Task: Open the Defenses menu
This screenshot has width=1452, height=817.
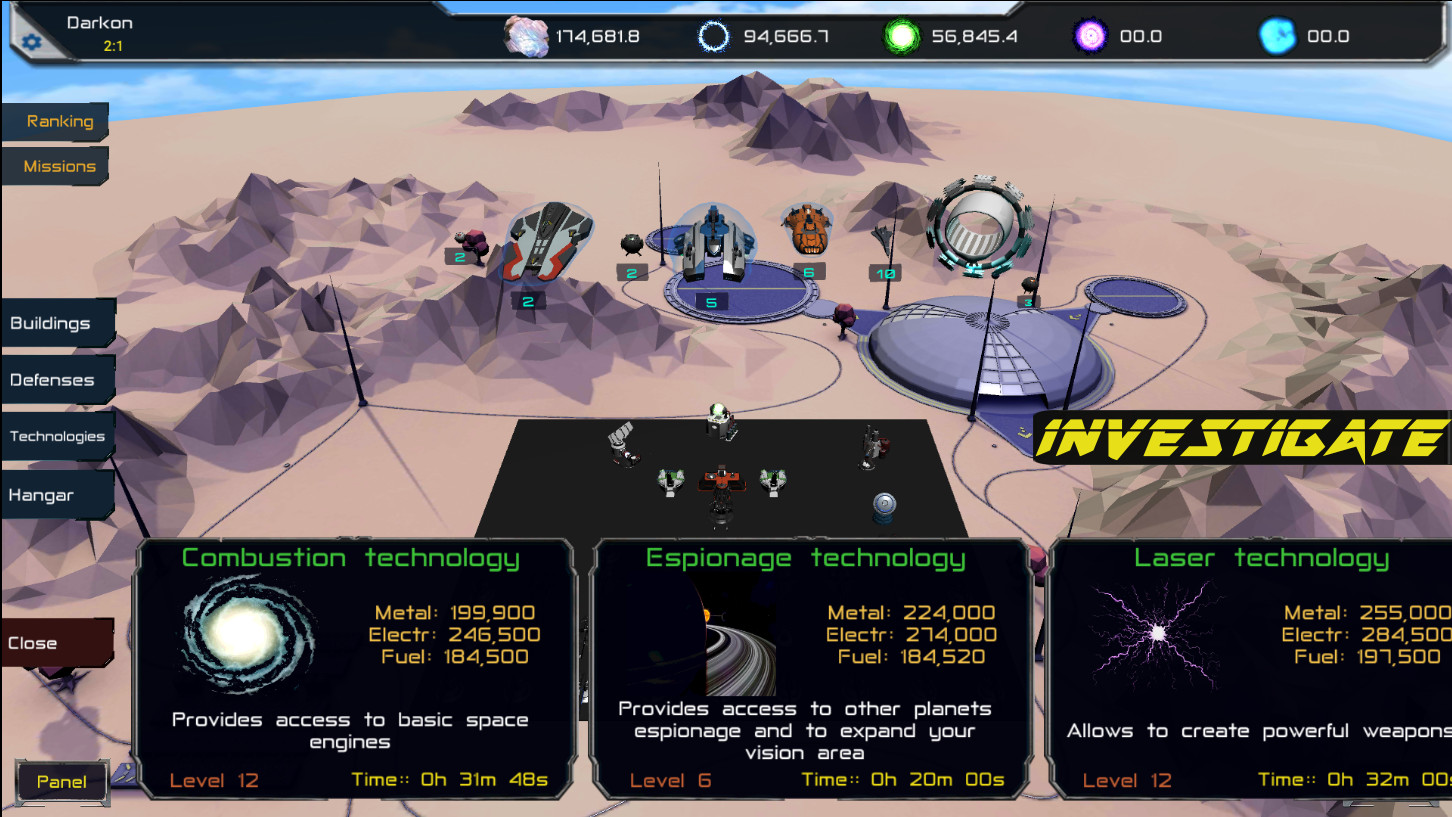Action: tap(50, 380)
